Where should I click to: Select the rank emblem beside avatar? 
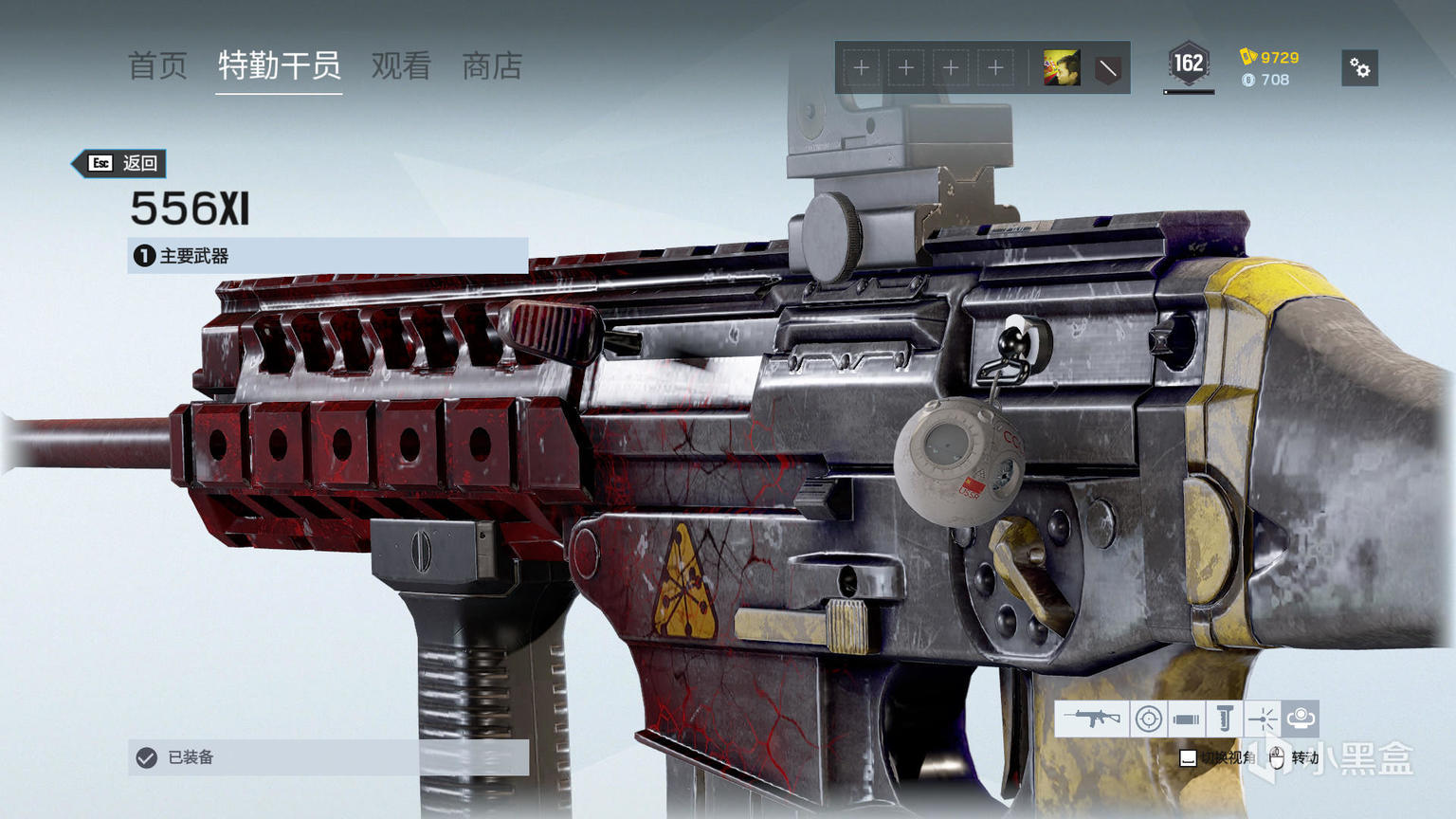click(1107, 68)
